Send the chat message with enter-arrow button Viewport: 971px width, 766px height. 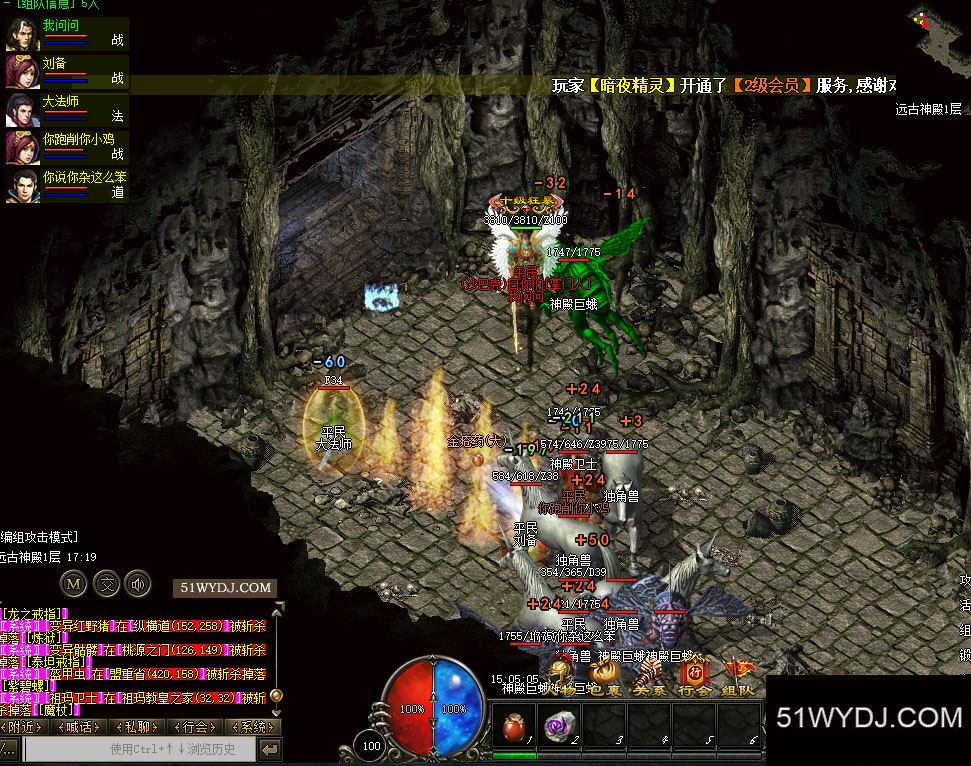(269, 749)
